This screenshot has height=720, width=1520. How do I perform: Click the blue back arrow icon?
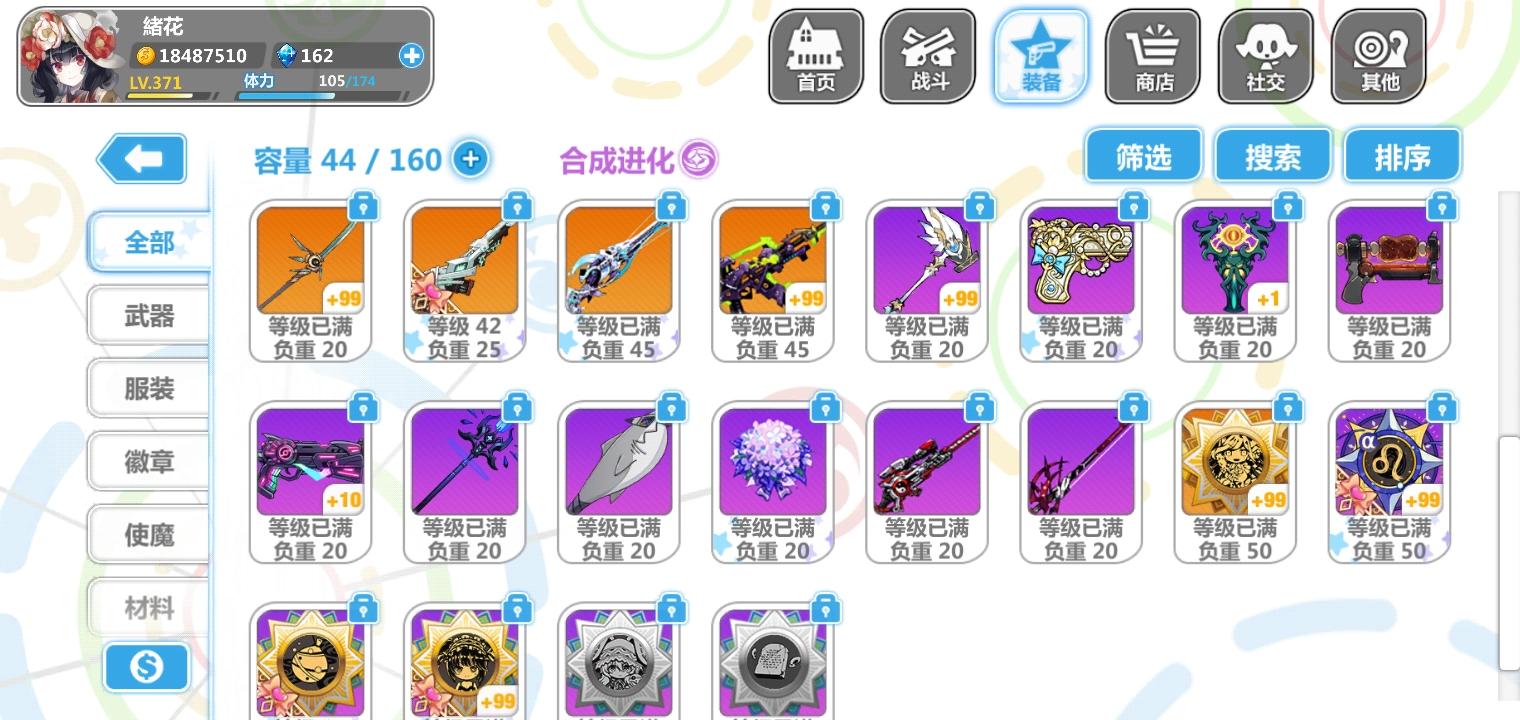click(141, 158)
